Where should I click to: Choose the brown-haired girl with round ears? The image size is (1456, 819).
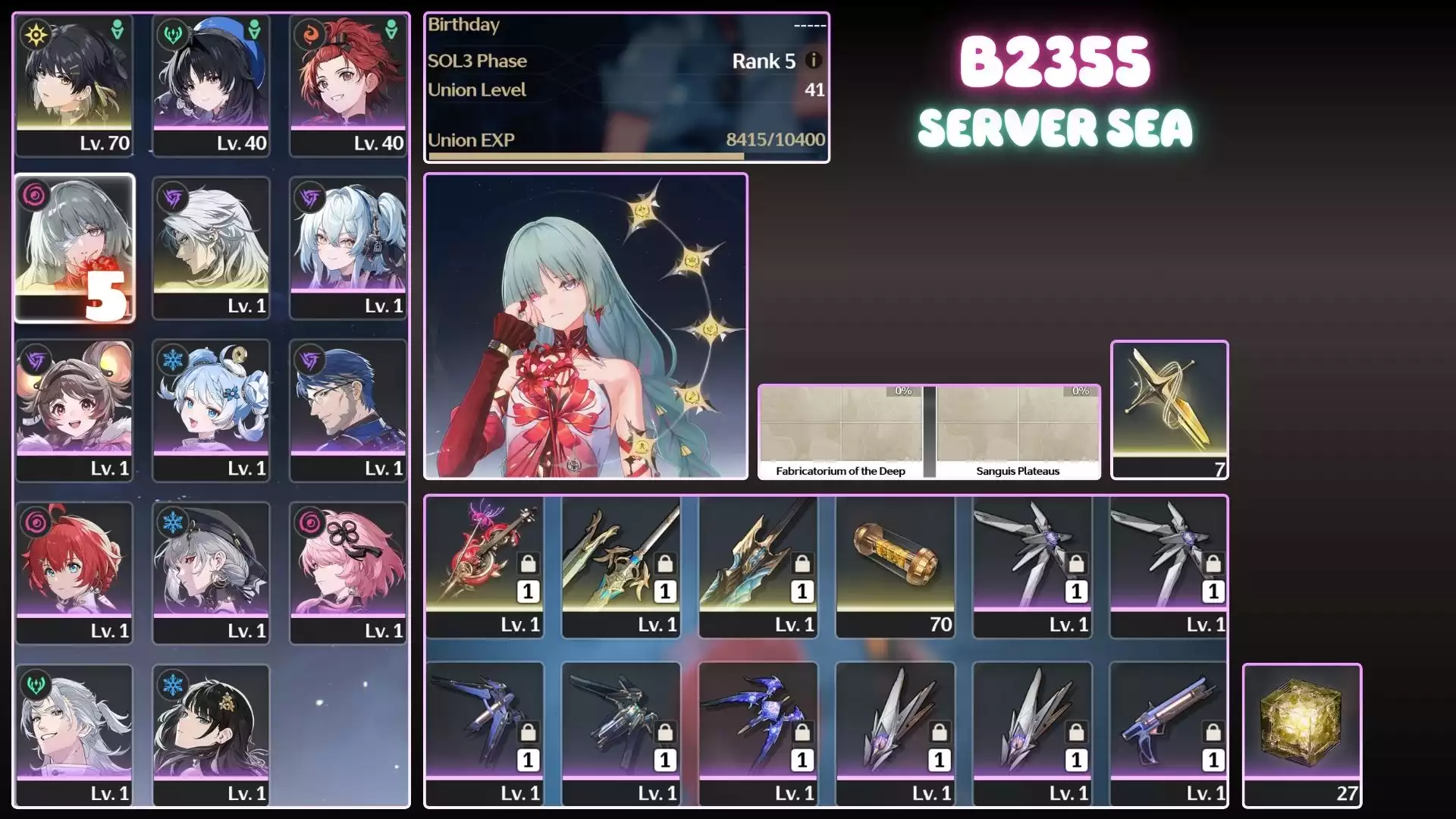(x=74, y=410)
